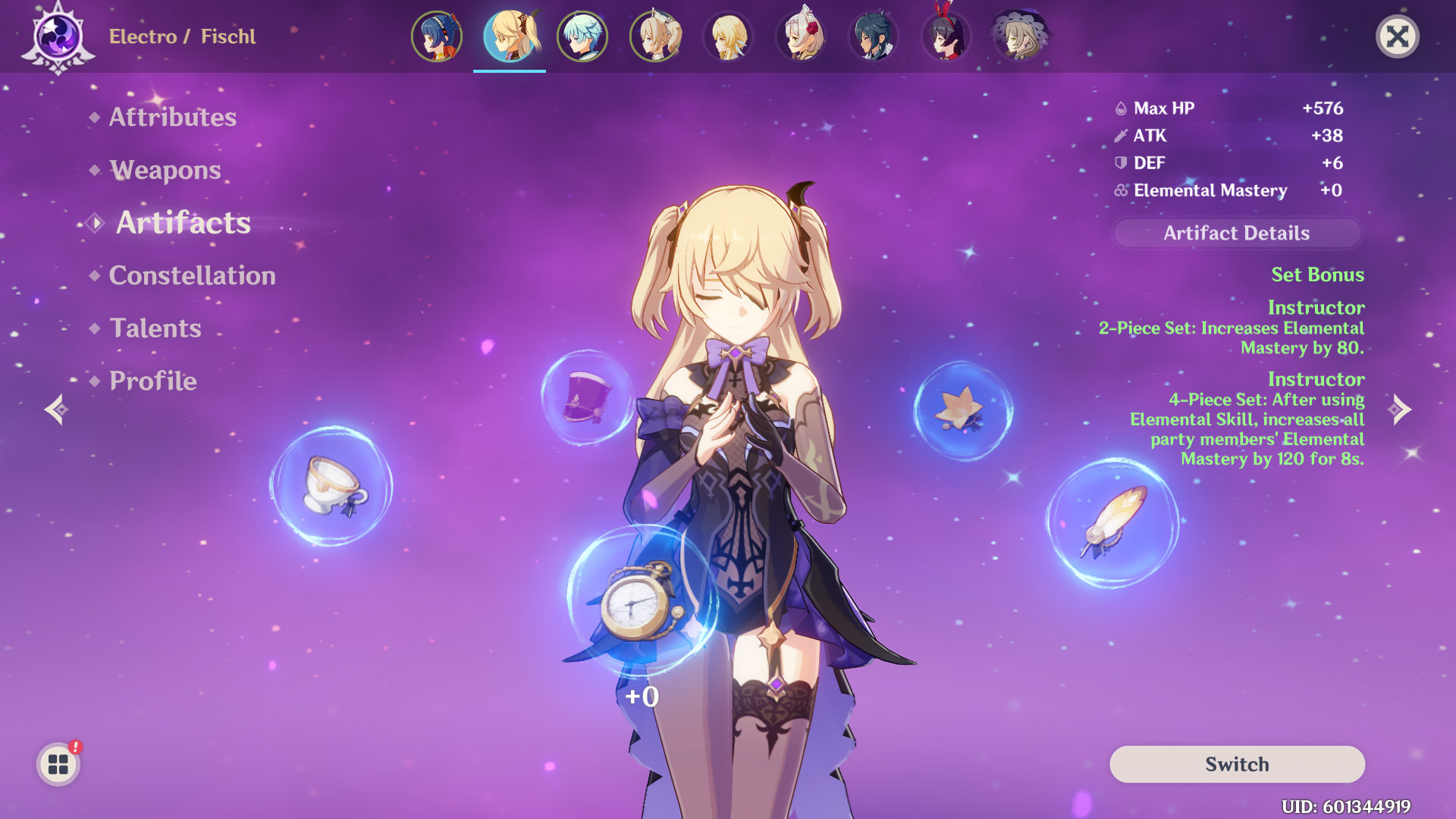
Task: Open the Attributes menu entry
Action: click(x=172, y=117)
